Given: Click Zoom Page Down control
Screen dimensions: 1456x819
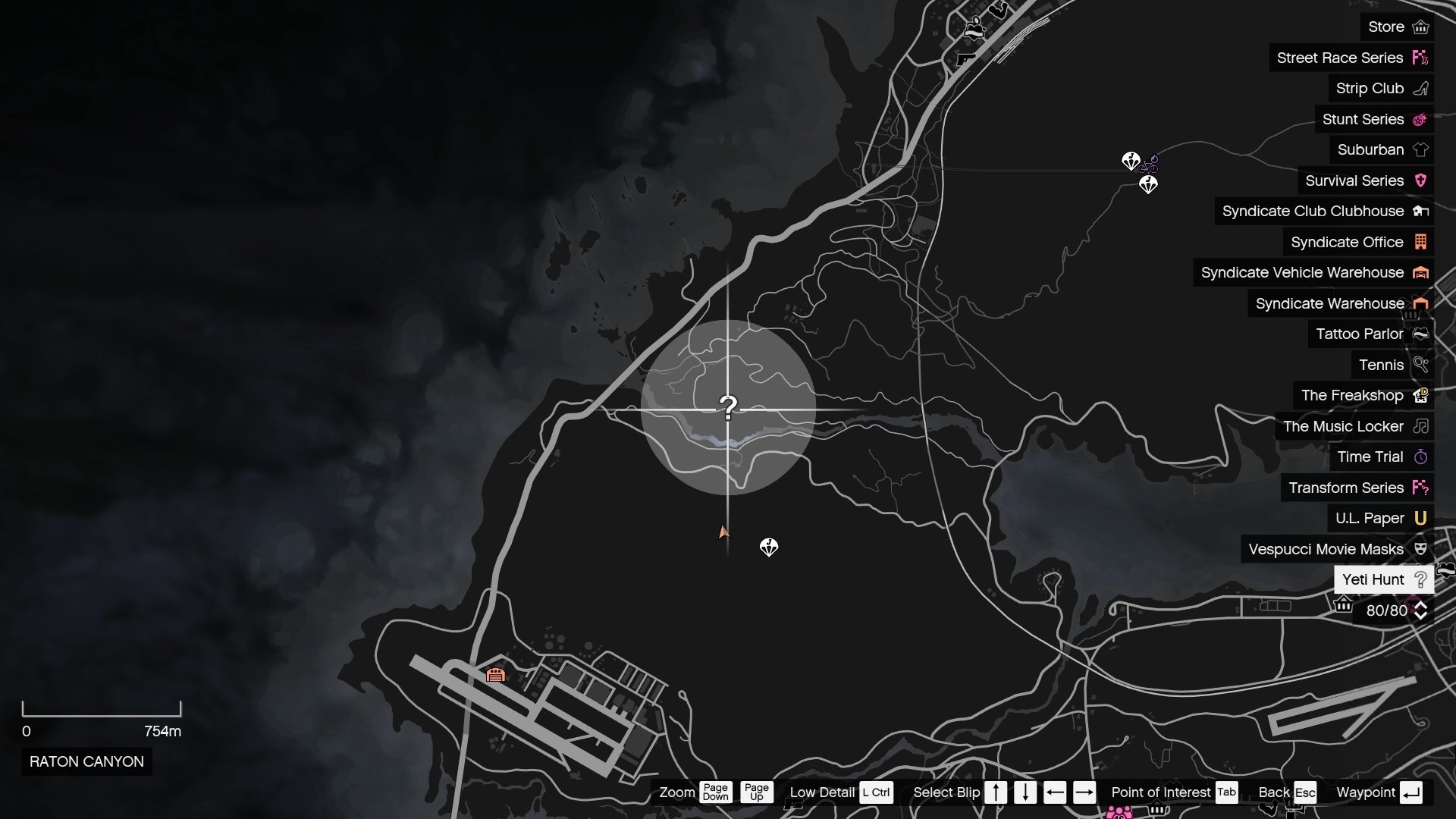Looking at the screenshot, I should (x=716, y=792).
